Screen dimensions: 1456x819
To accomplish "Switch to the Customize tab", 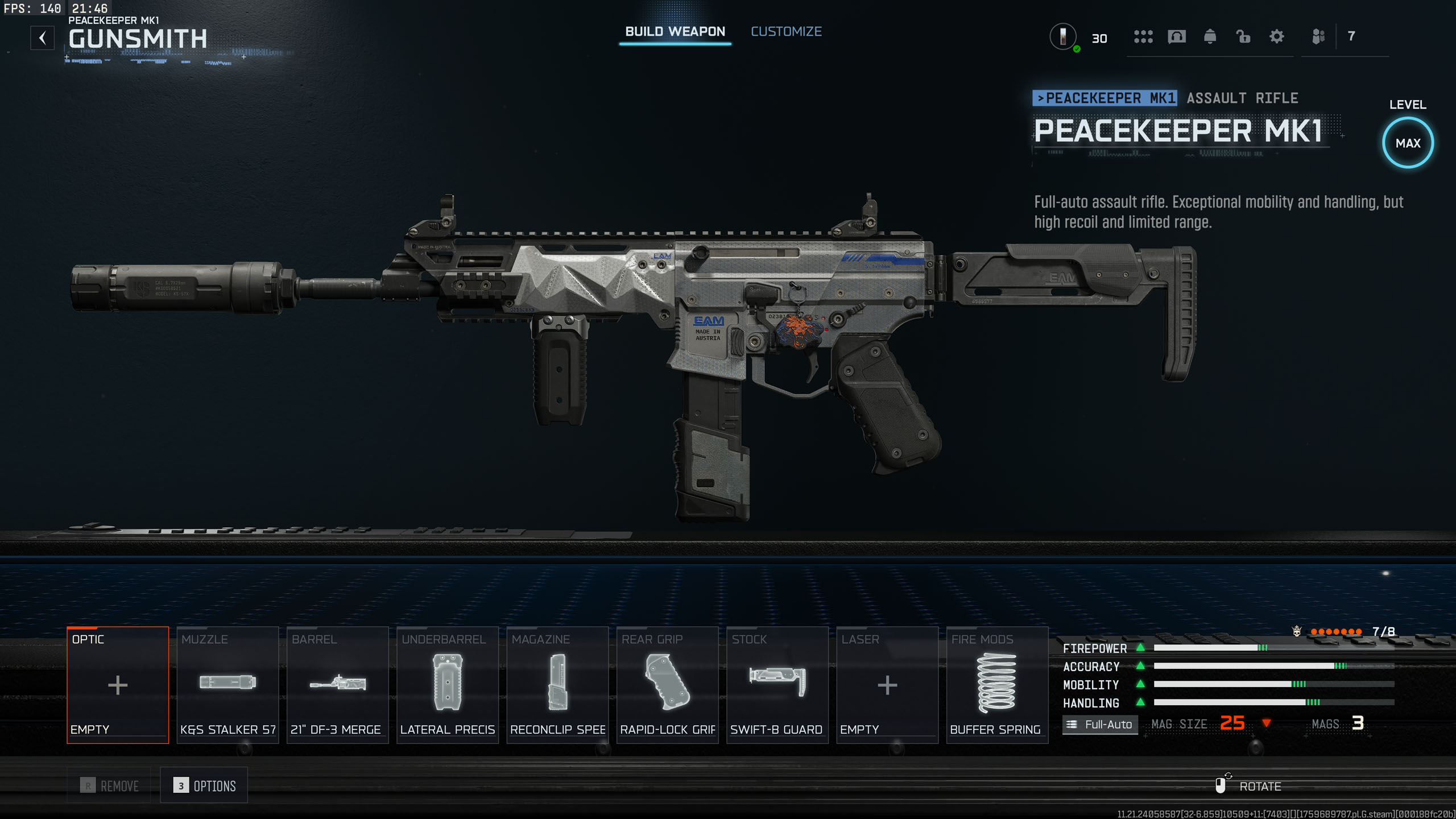I will (x=786, y=32).
